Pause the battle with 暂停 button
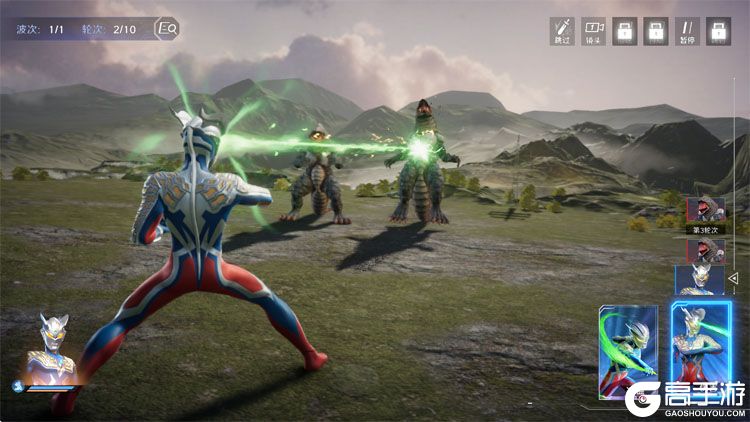750x422 pixels. click(687, 30)
